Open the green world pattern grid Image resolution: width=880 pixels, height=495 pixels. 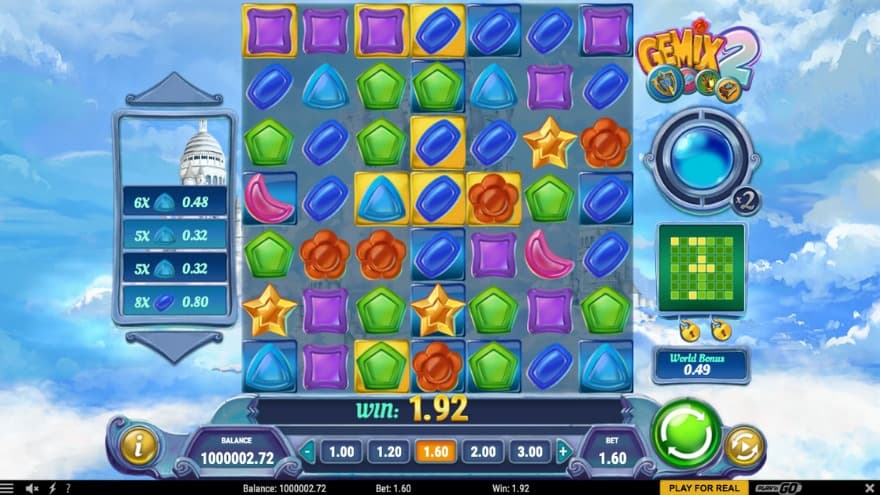(700, 268)
